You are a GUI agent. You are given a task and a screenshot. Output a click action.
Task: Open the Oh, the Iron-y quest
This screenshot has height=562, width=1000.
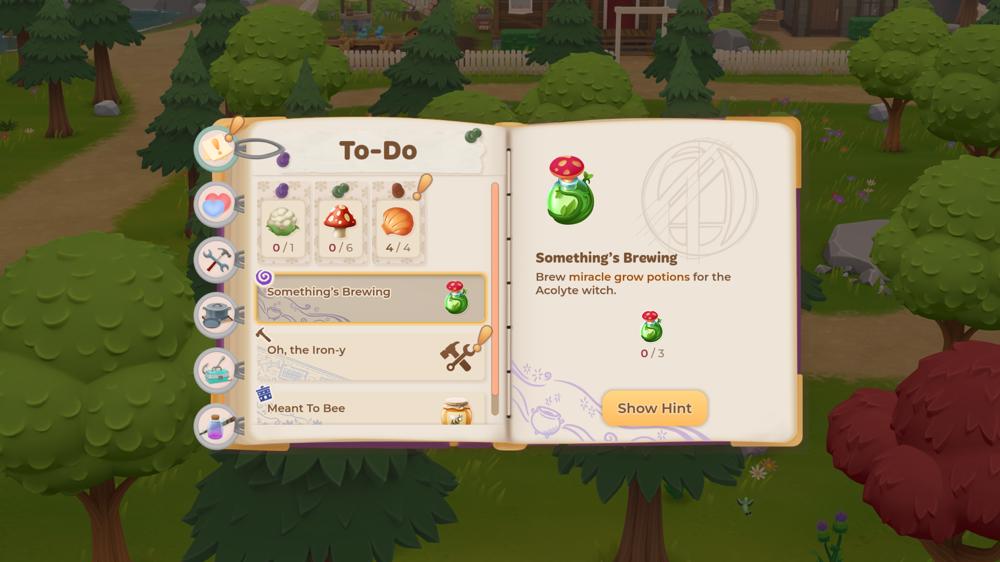tap(370, 354)
